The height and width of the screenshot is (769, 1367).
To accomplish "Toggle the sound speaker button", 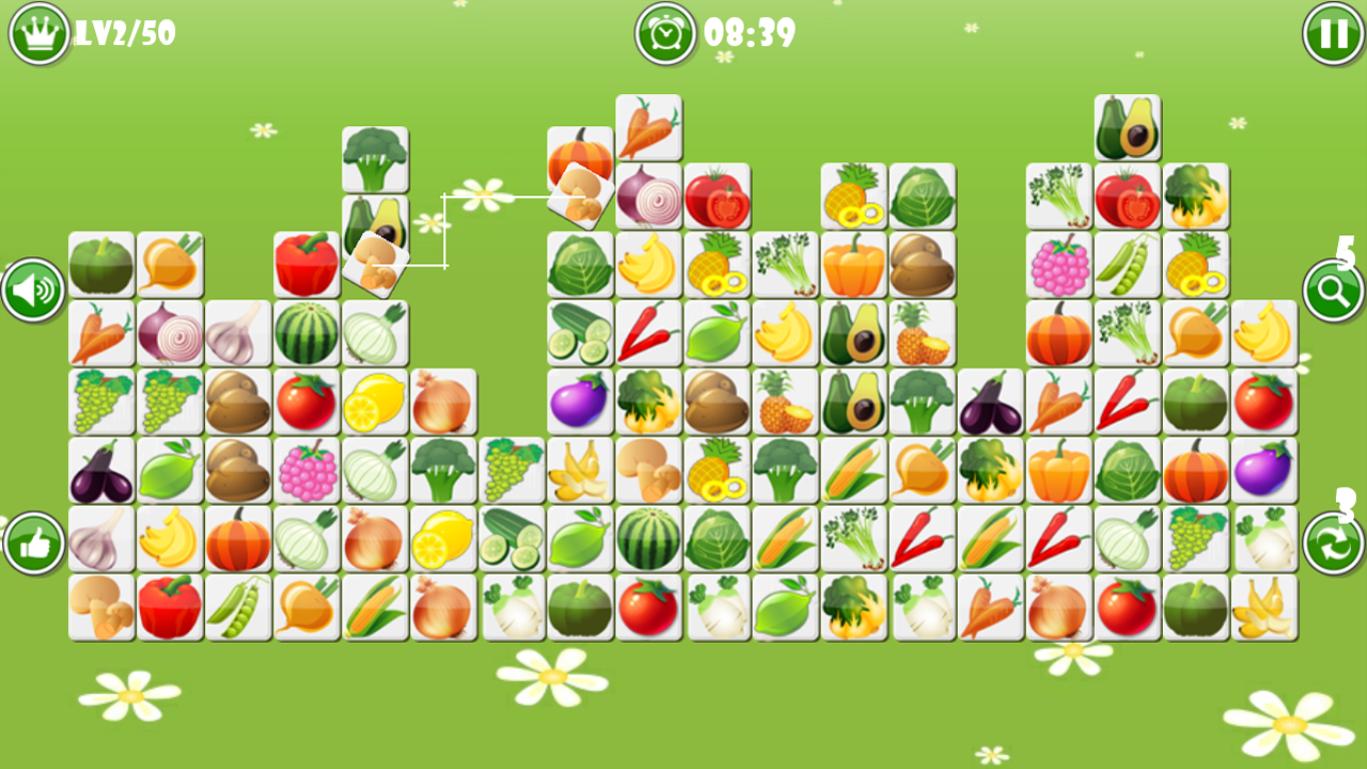I will point(33,290).
